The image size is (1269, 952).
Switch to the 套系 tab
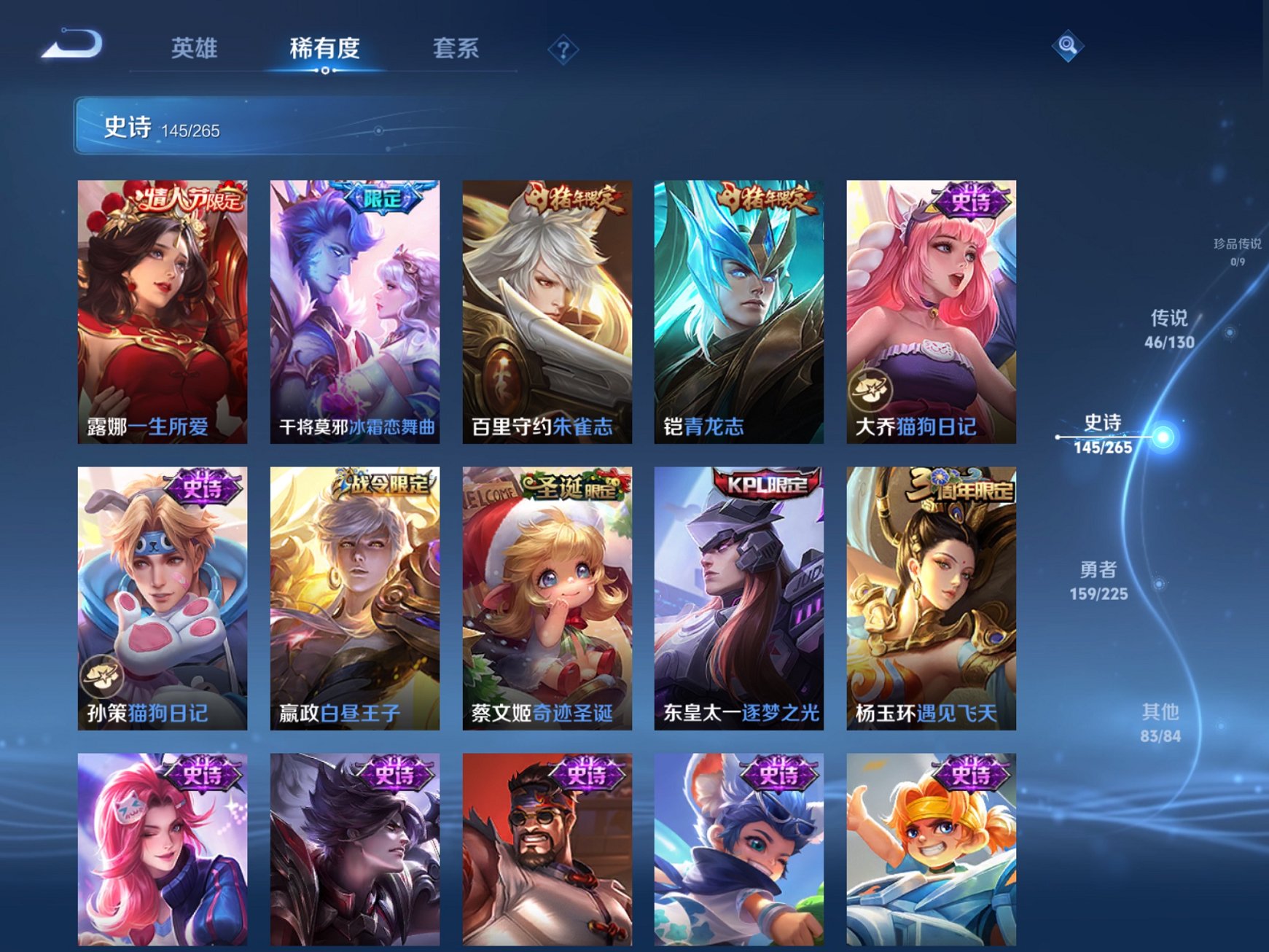click(456, 46)
